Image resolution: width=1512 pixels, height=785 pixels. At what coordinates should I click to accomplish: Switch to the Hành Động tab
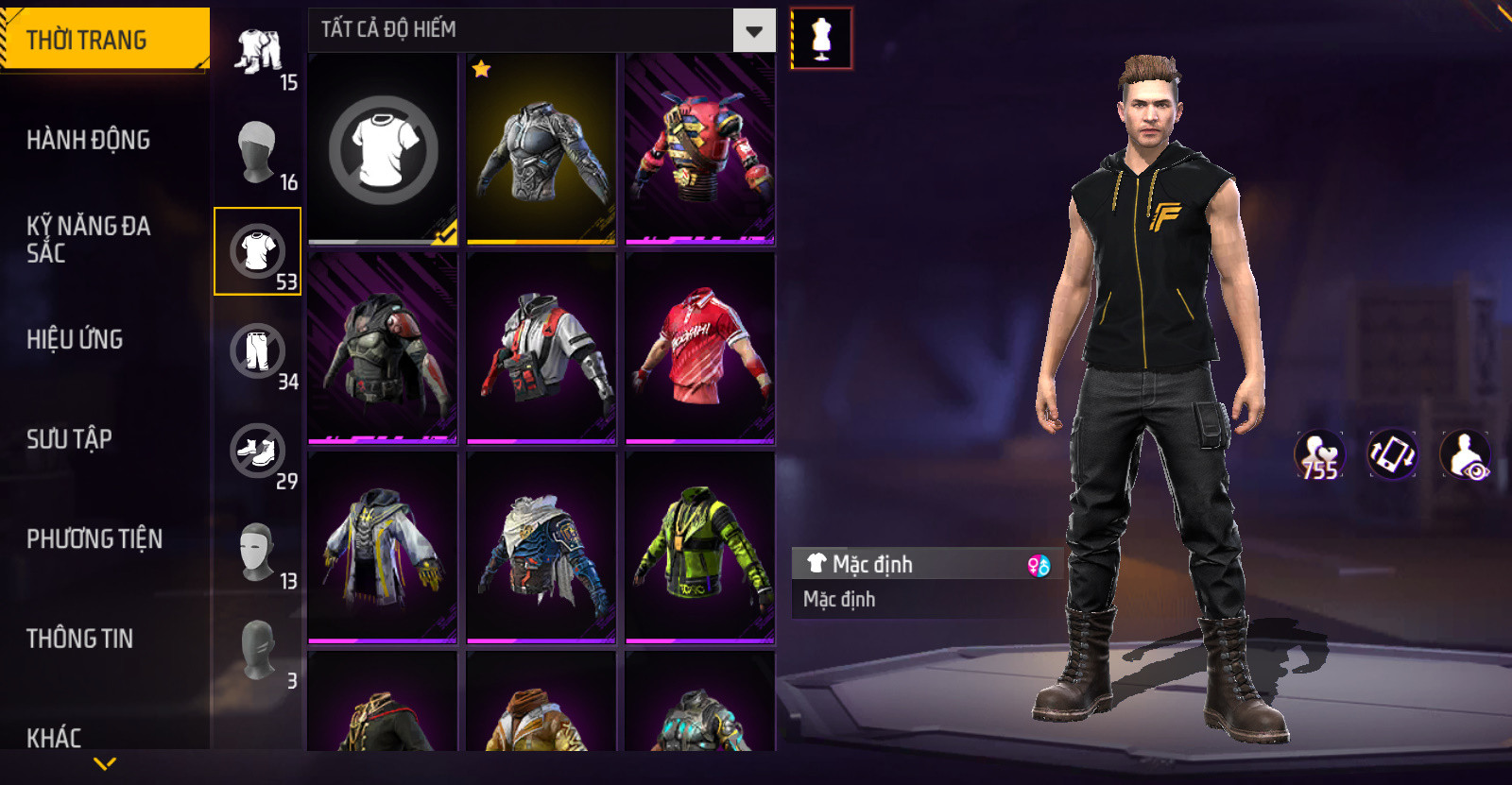tap(89, 140)
